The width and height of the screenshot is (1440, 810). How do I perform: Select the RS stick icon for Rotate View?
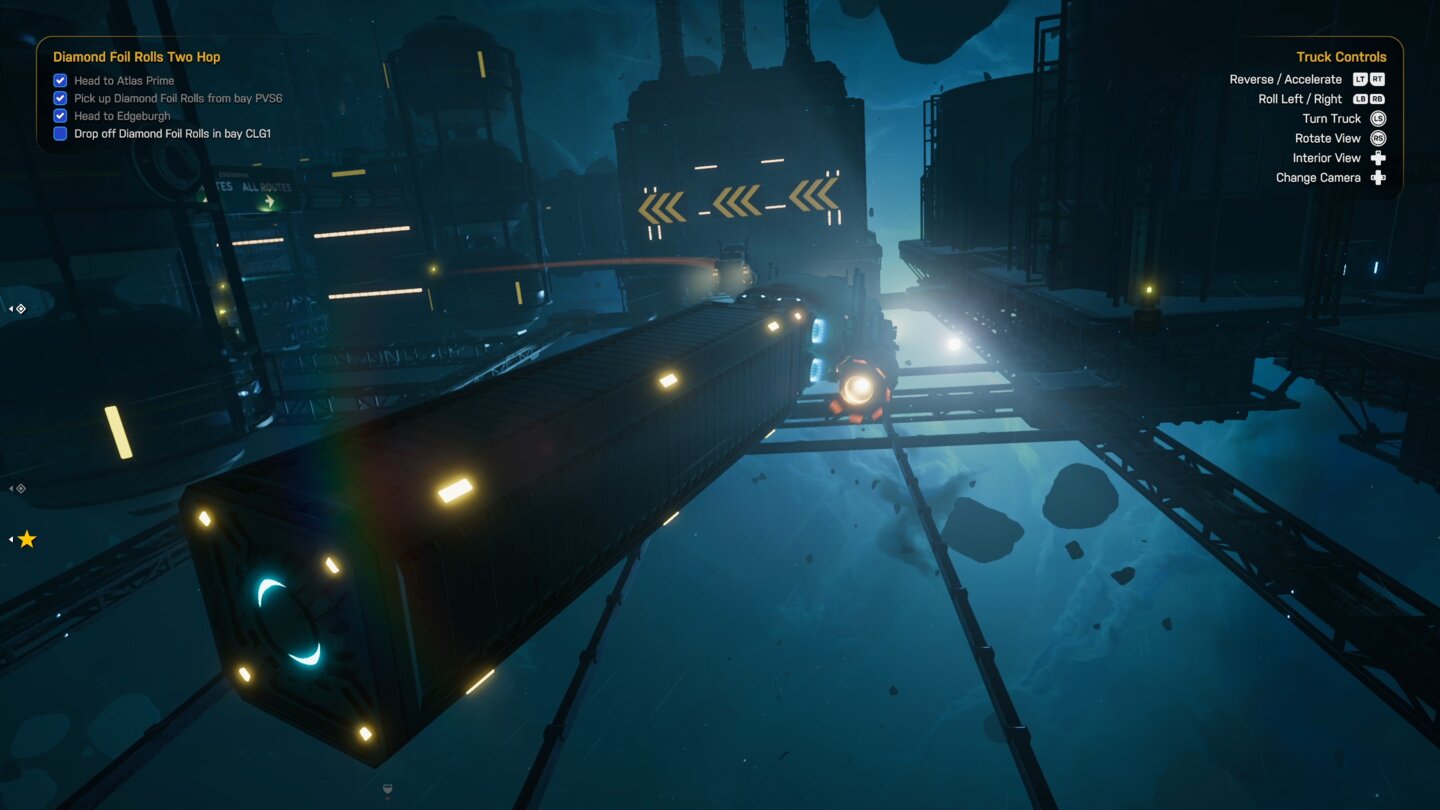pos(1377,138)
